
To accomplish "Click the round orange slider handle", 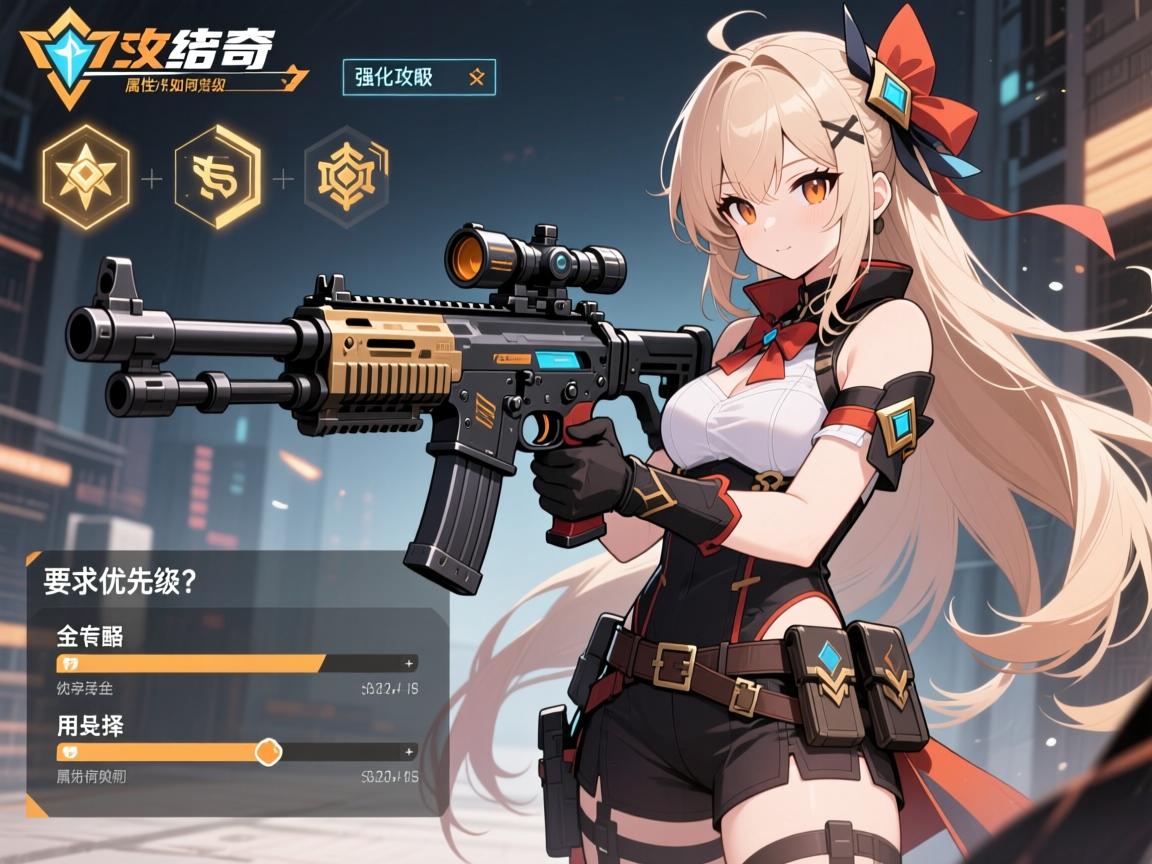I will (x=267, y=751).
